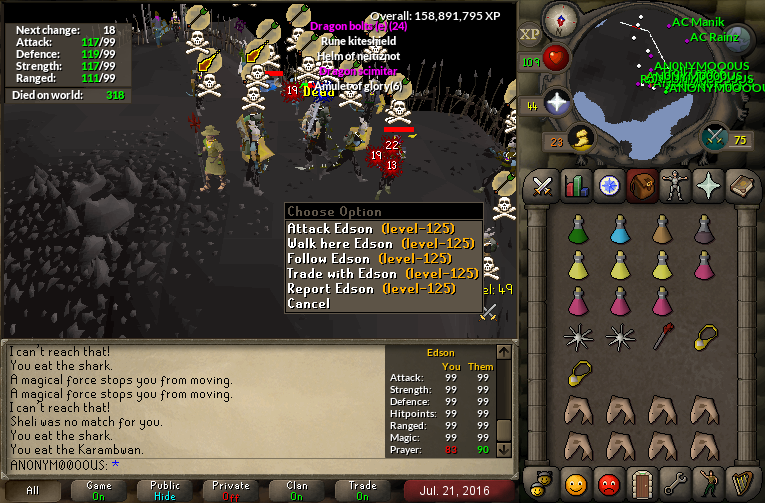Activate quick prayers orb
Screen dimensions: 765x504
tap(556, 103)
